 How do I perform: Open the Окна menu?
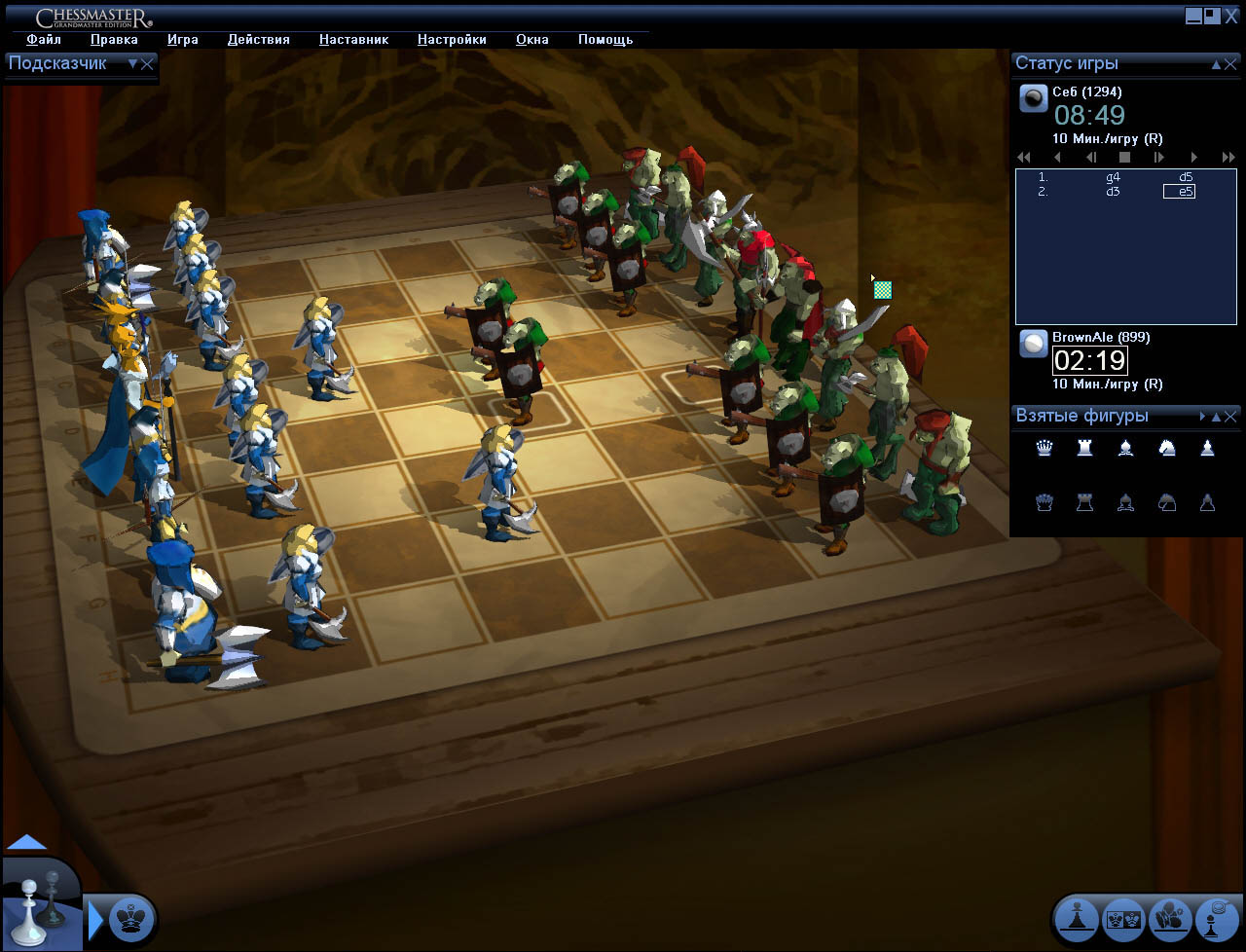pyautogui.click(x=532, y=40)
